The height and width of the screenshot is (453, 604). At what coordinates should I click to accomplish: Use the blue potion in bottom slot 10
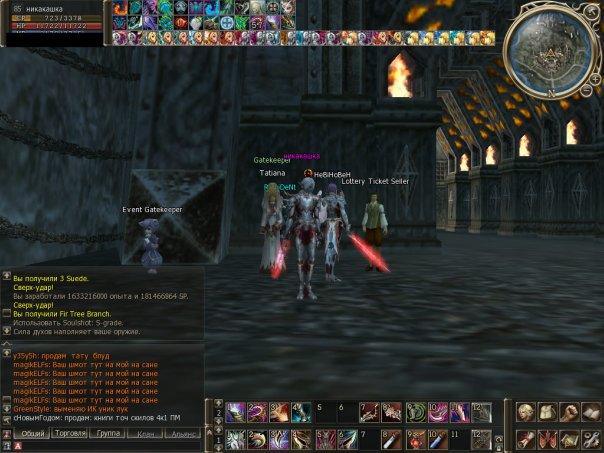tap(436, 439)
